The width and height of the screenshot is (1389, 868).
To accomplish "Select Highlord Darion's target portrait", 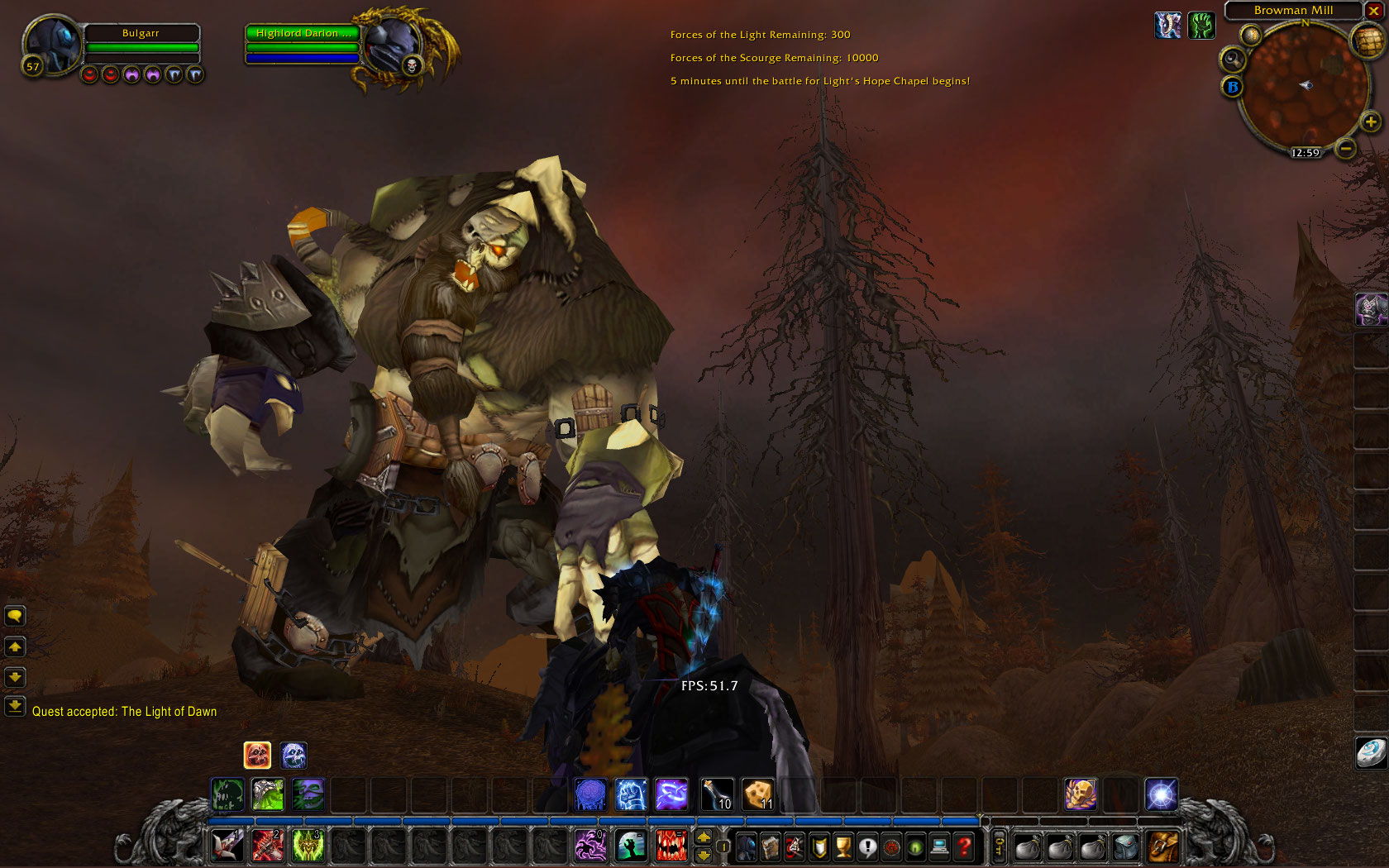I will pyautogui.click(x=390, y=48).
